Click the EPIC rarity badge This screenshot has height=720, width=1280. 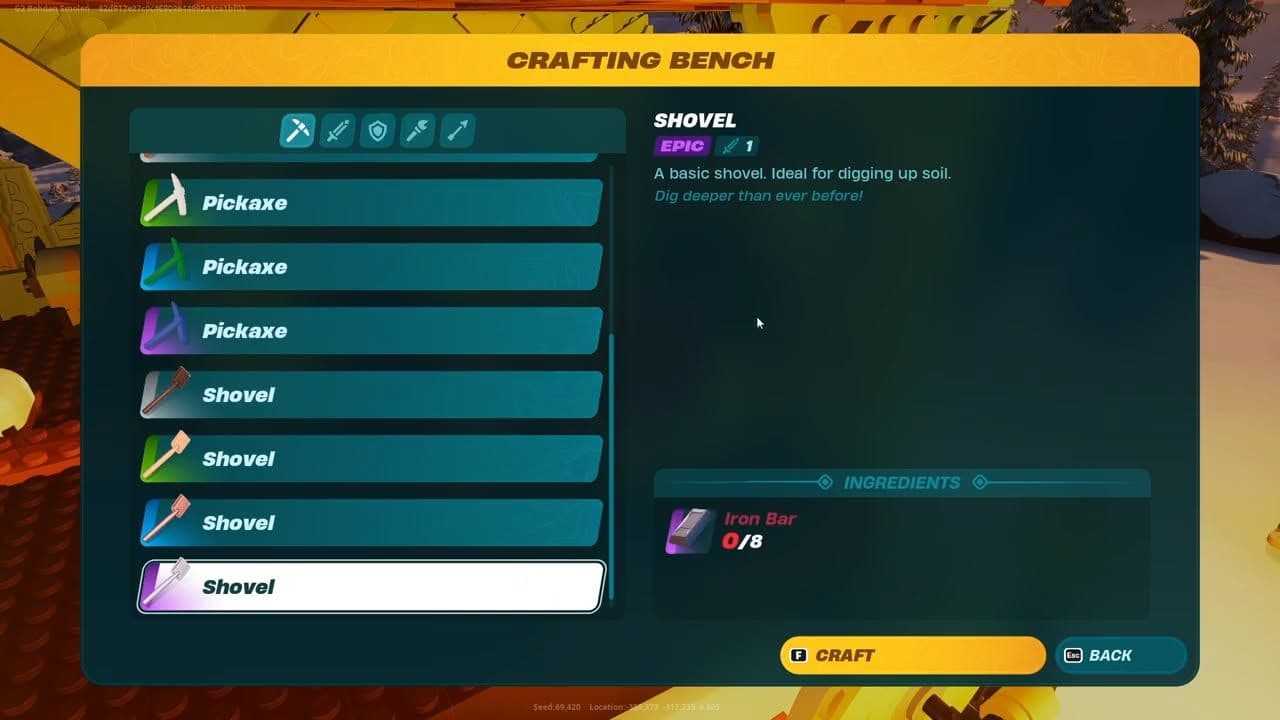click(681, 146)
